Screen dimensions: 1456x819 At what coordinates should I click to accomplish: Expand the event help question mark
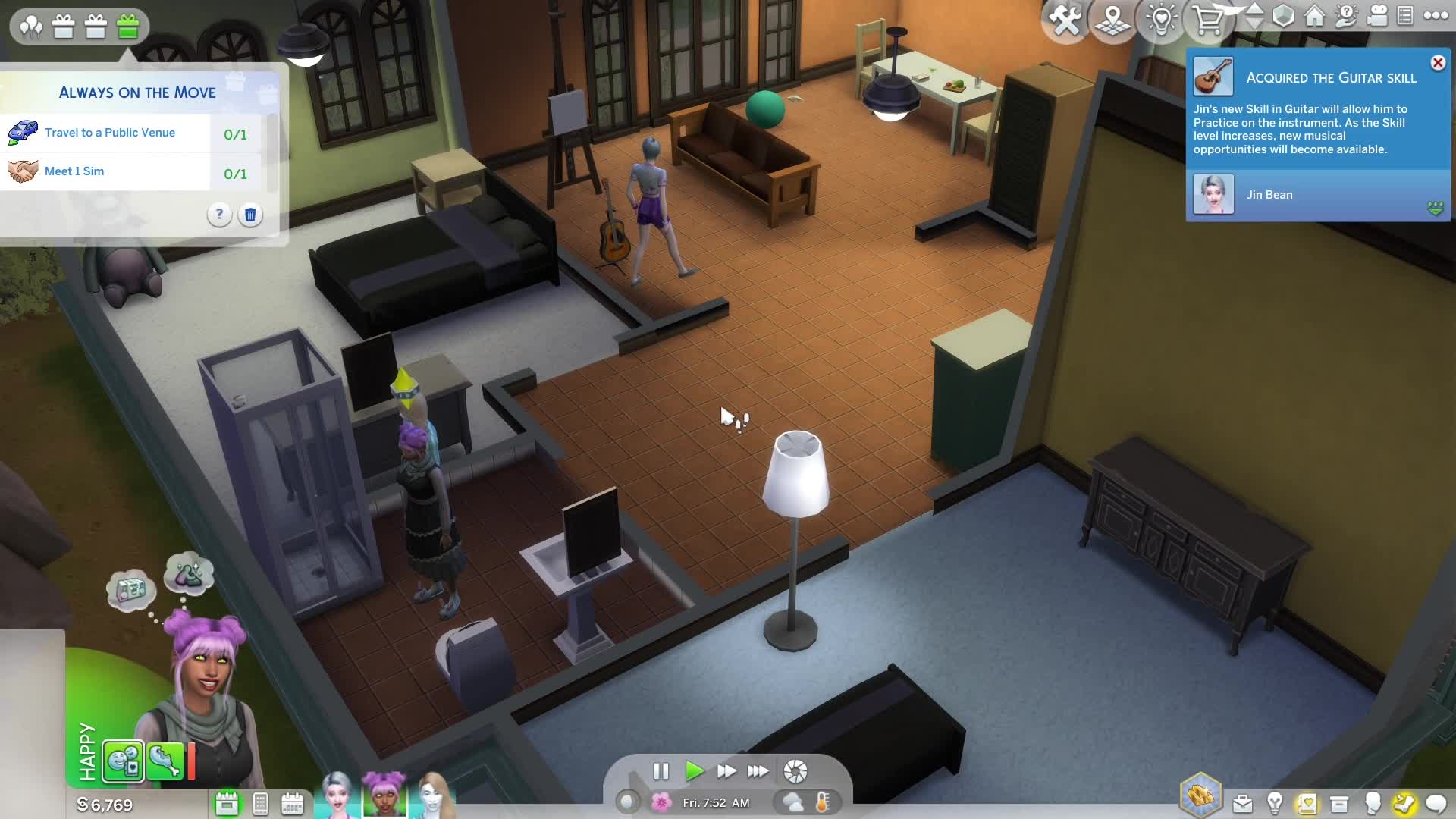click(x=219, y=215)
